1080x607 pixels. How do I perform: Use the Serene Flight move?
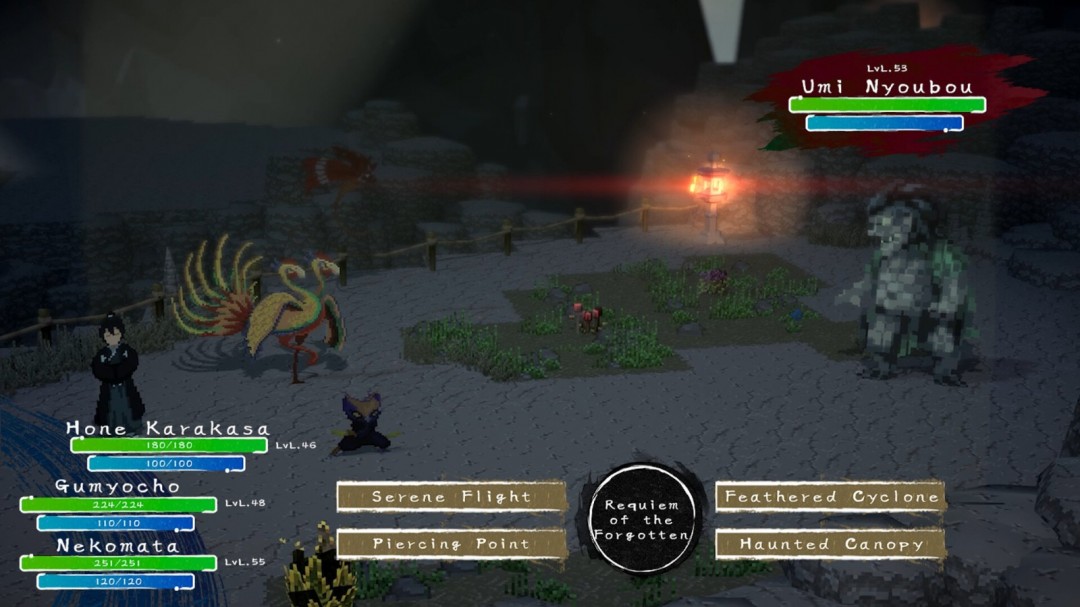tap(451, 497)
